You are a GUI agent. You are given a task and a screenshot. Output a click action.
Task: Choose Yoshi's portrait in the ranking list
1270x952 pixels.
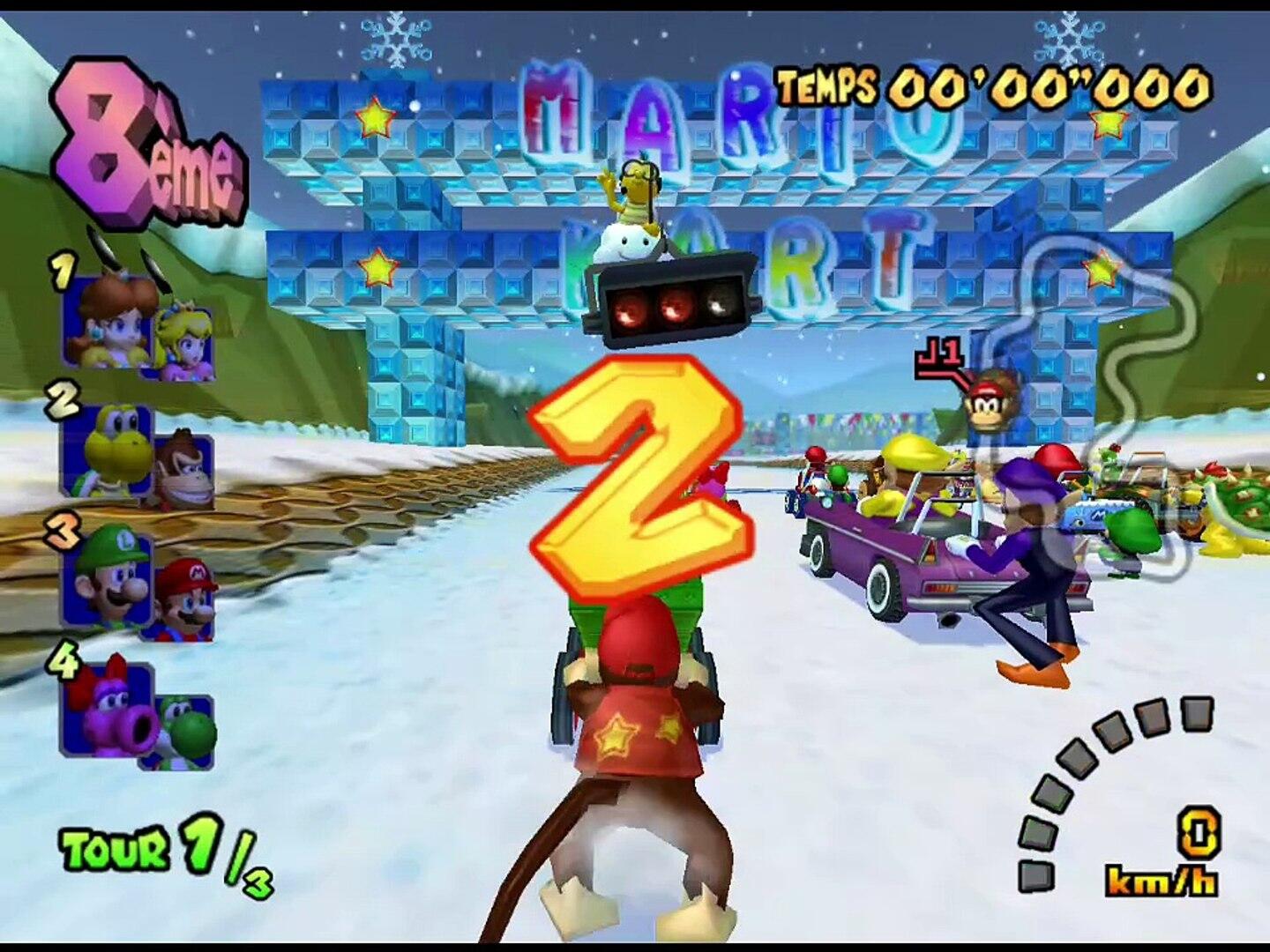tap(186, 731)
